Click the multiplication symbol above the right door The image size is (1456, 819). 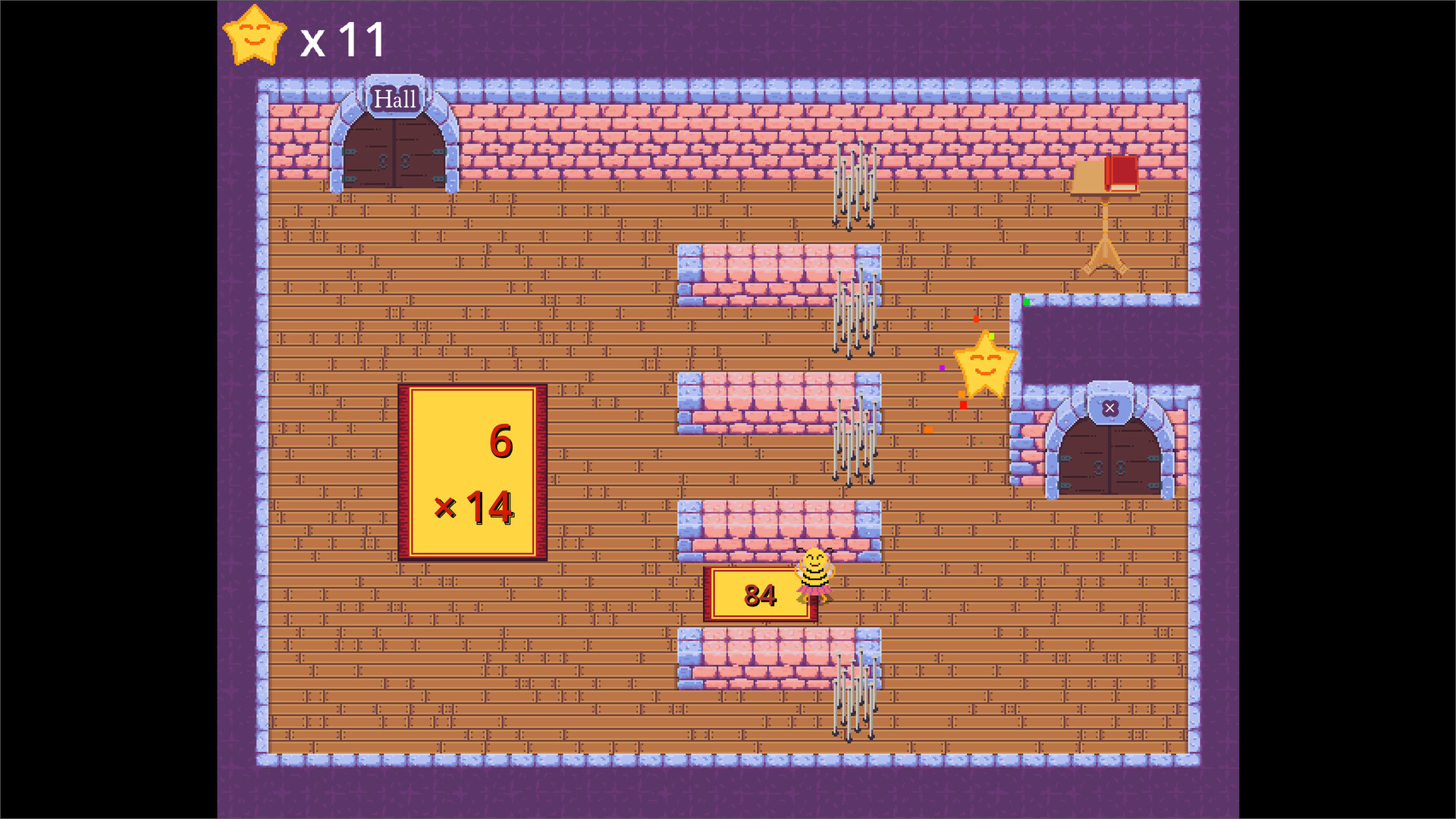(1110, 407)
